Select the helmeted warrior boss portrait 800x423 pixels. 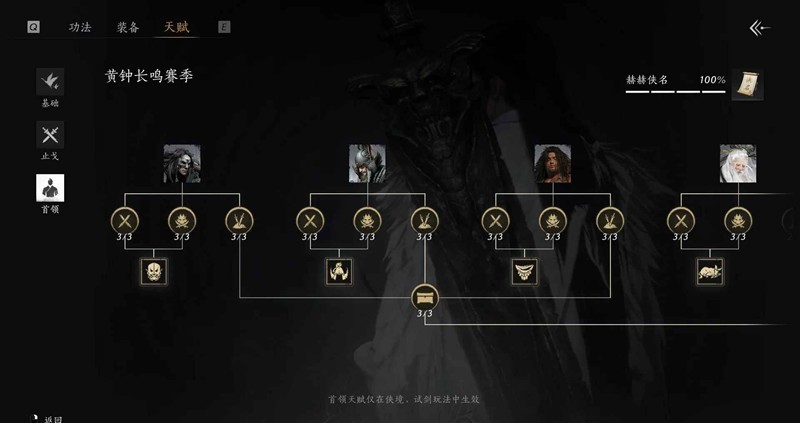(x=367, y=163)
